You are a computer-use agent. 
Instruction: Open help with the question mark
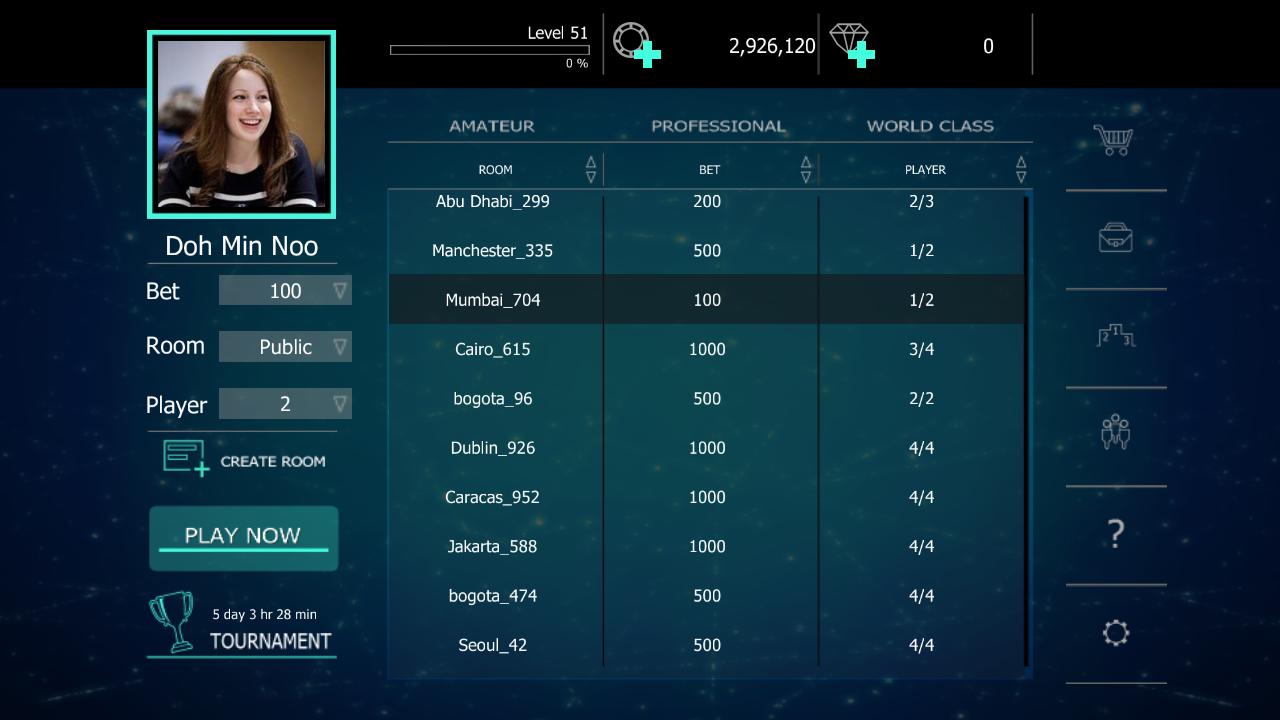(x=1116, y=534)
